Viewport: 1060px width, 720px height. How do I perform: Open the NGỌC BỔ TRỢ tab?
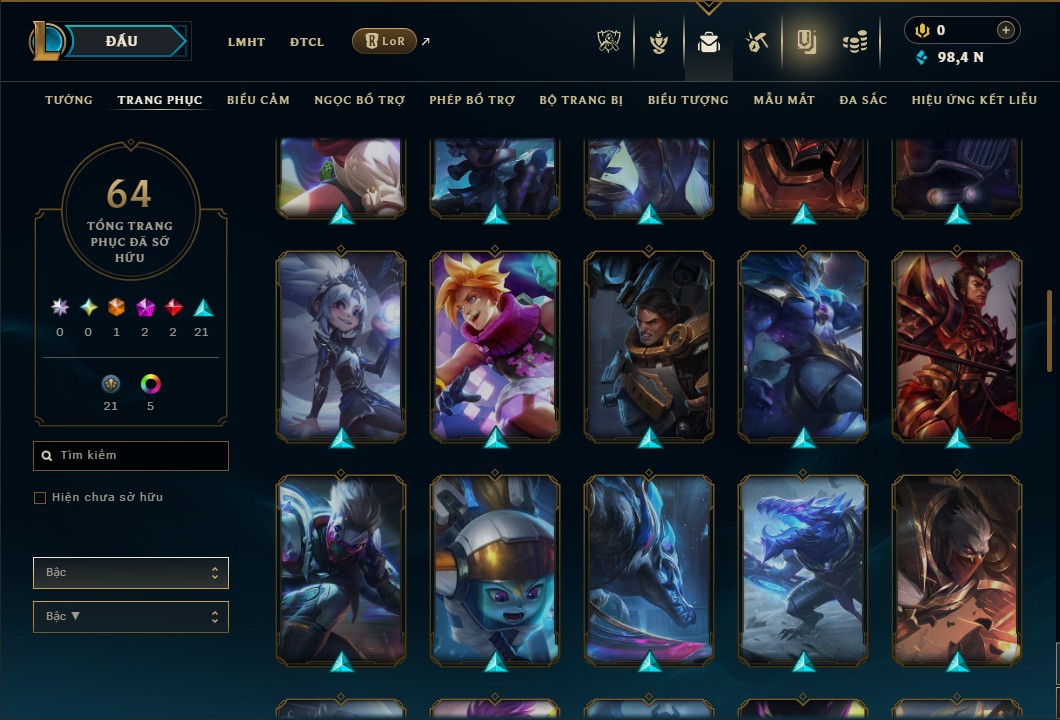(359, 100)
